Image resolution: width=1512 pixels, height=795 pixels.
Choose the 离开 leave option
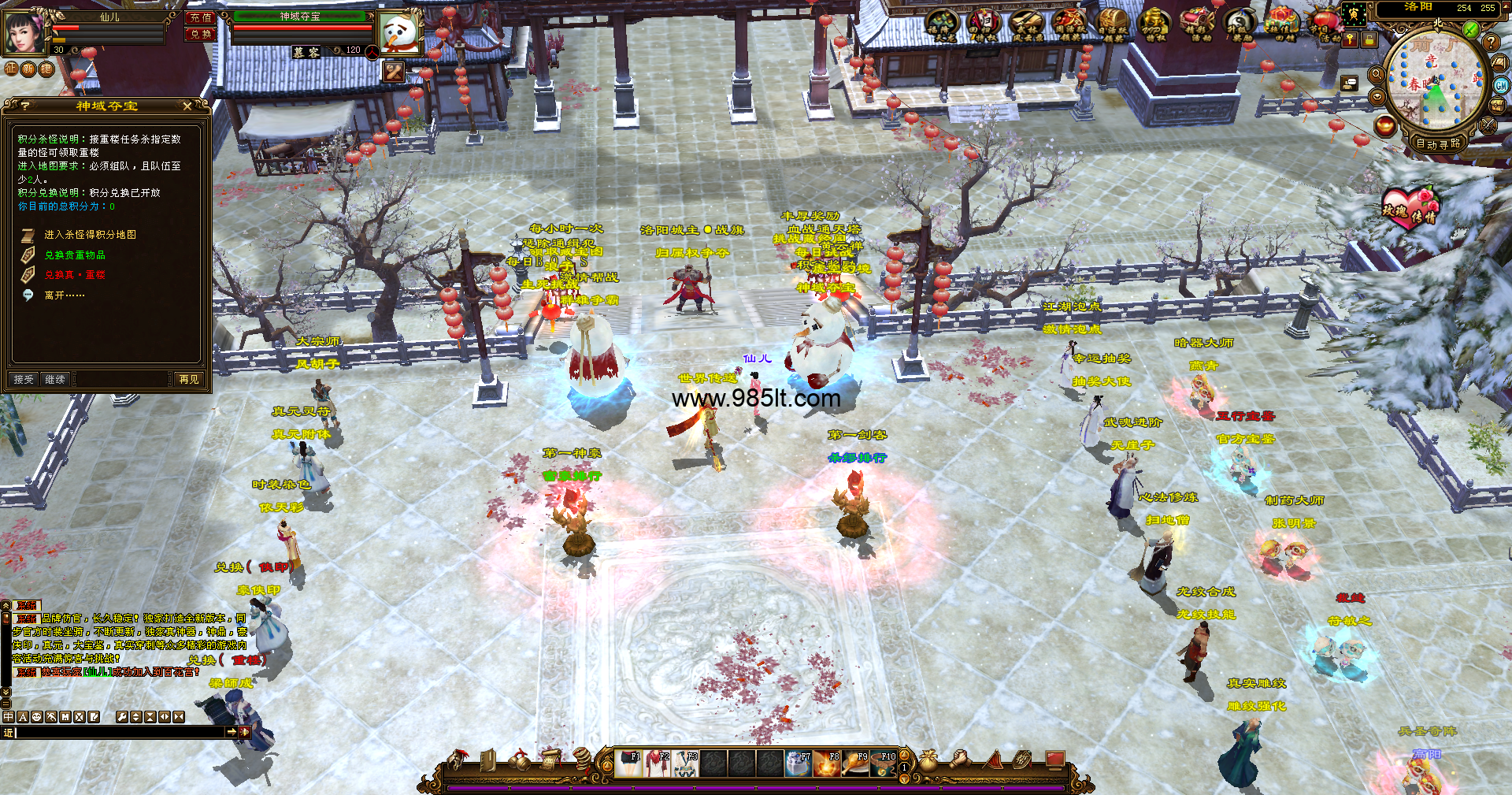point(65,295)
